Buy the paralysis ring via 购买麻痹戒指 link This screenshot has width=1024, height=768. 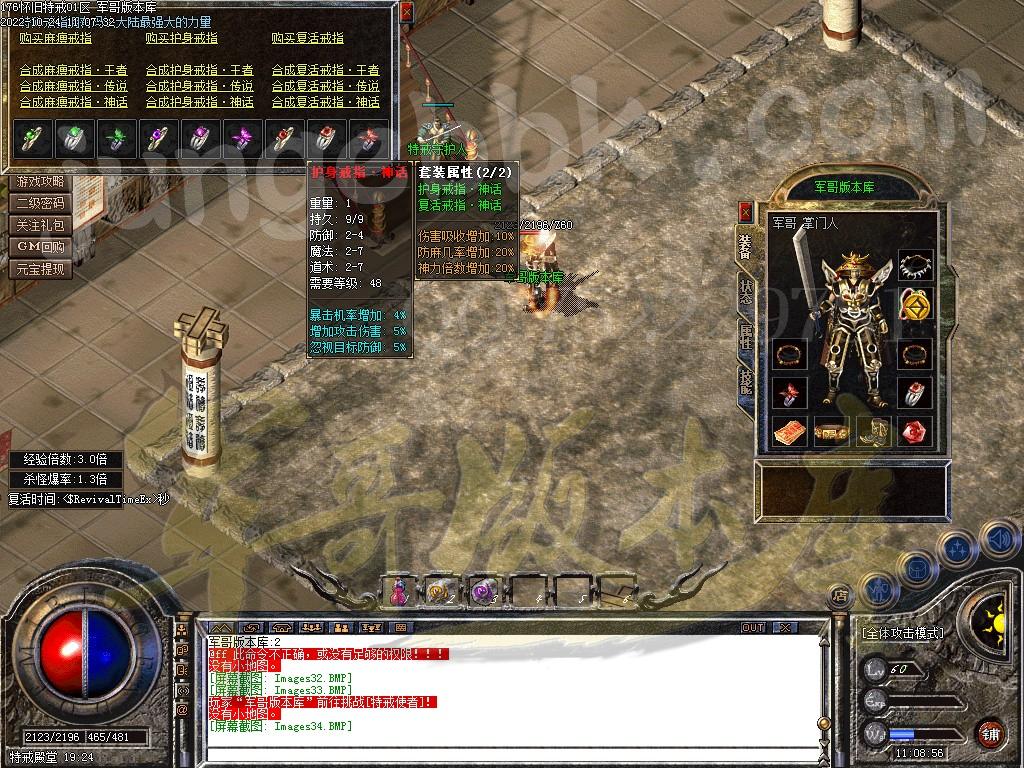[x=56, y=38]
